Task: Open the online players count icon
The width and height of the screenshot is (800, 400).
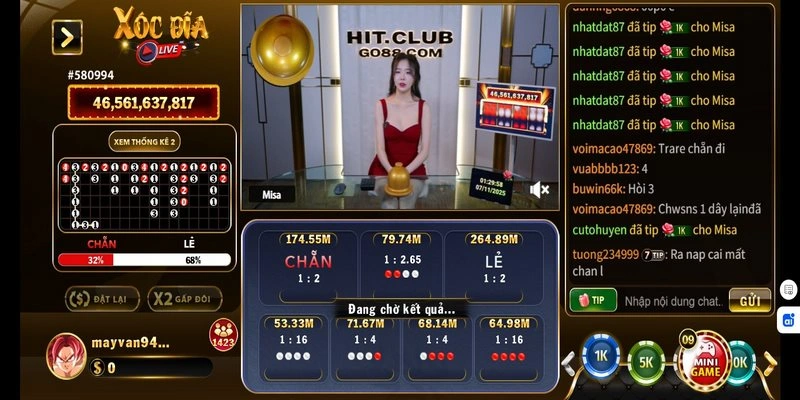Action: (223, 335)
